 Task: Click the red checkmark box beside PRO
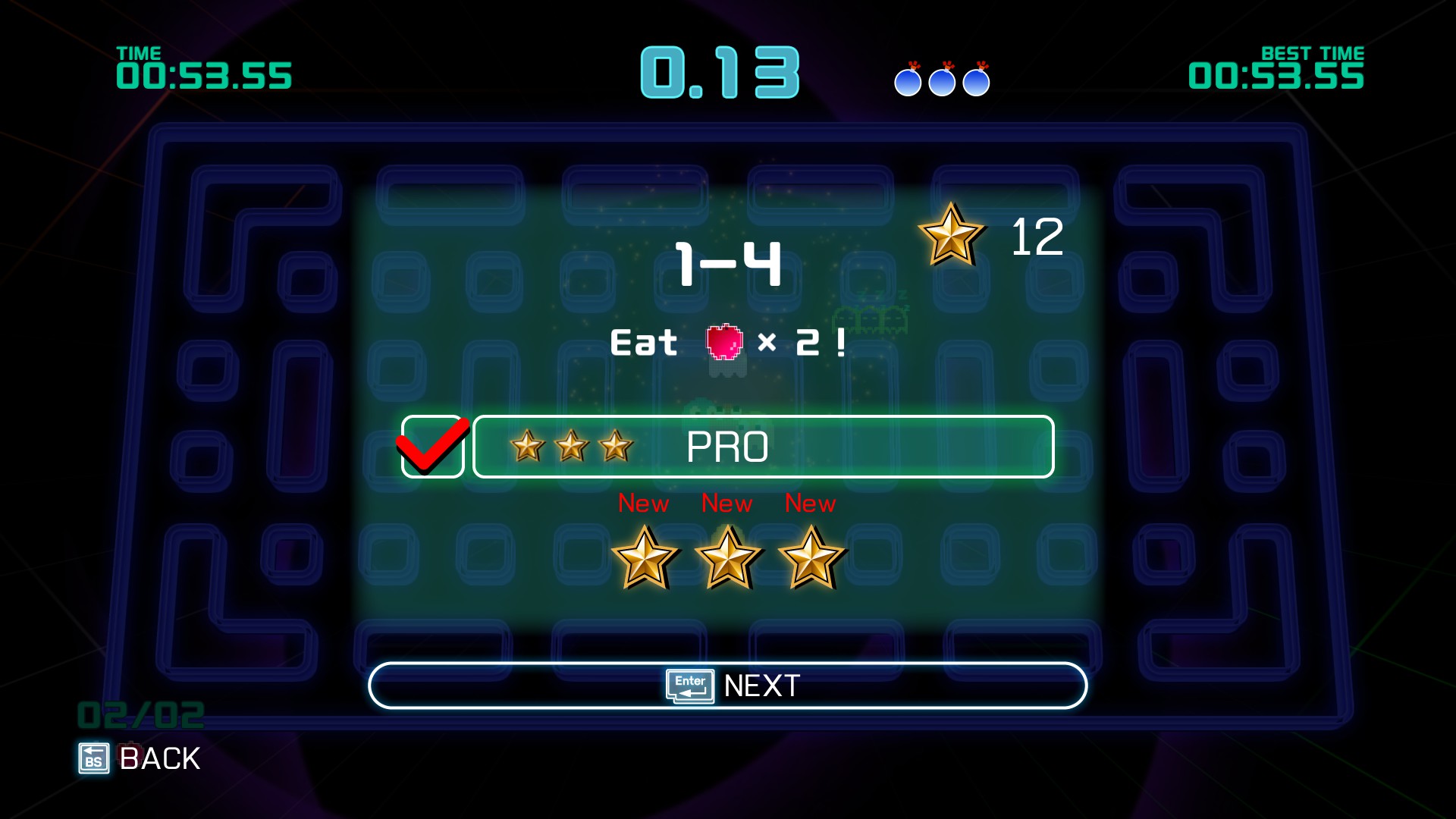click(x=432, y=447)
